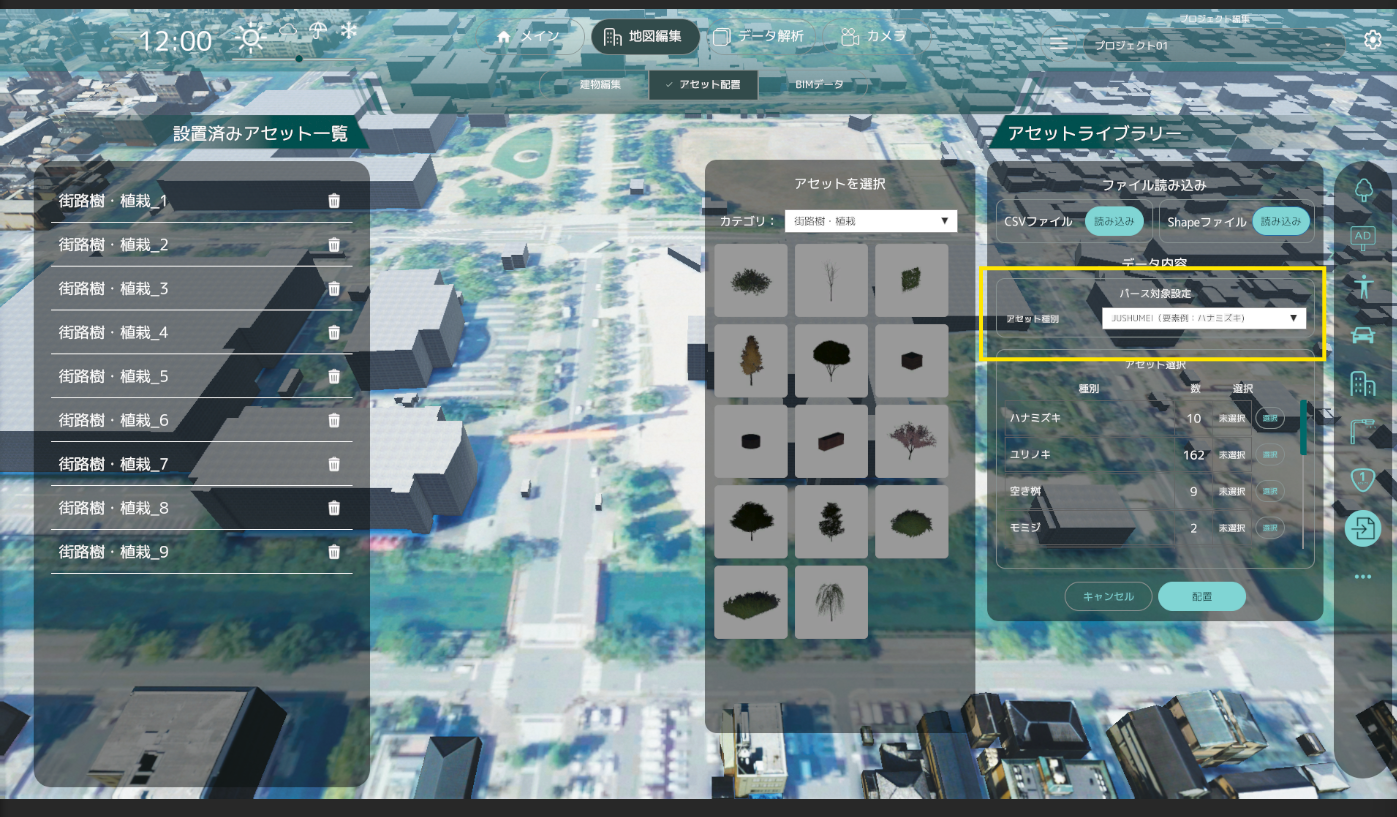The width and height of the screenshot is (1397, 817).
Task: Open the プロジェクト01 project dropdown
Action: [x=1213, y=46]
